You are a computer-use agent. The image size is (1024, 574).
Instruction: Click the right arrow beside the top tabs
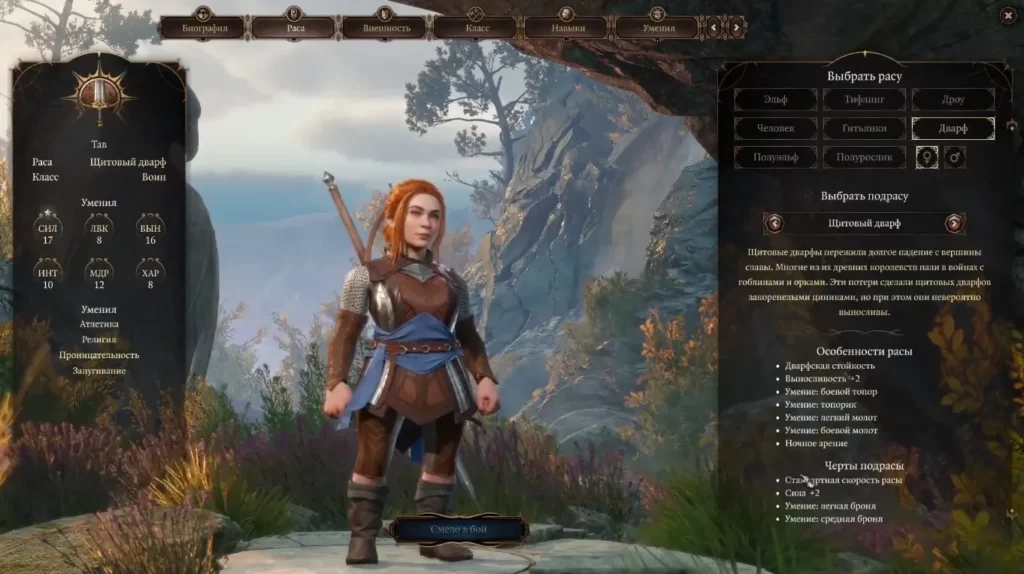(737, 28)
